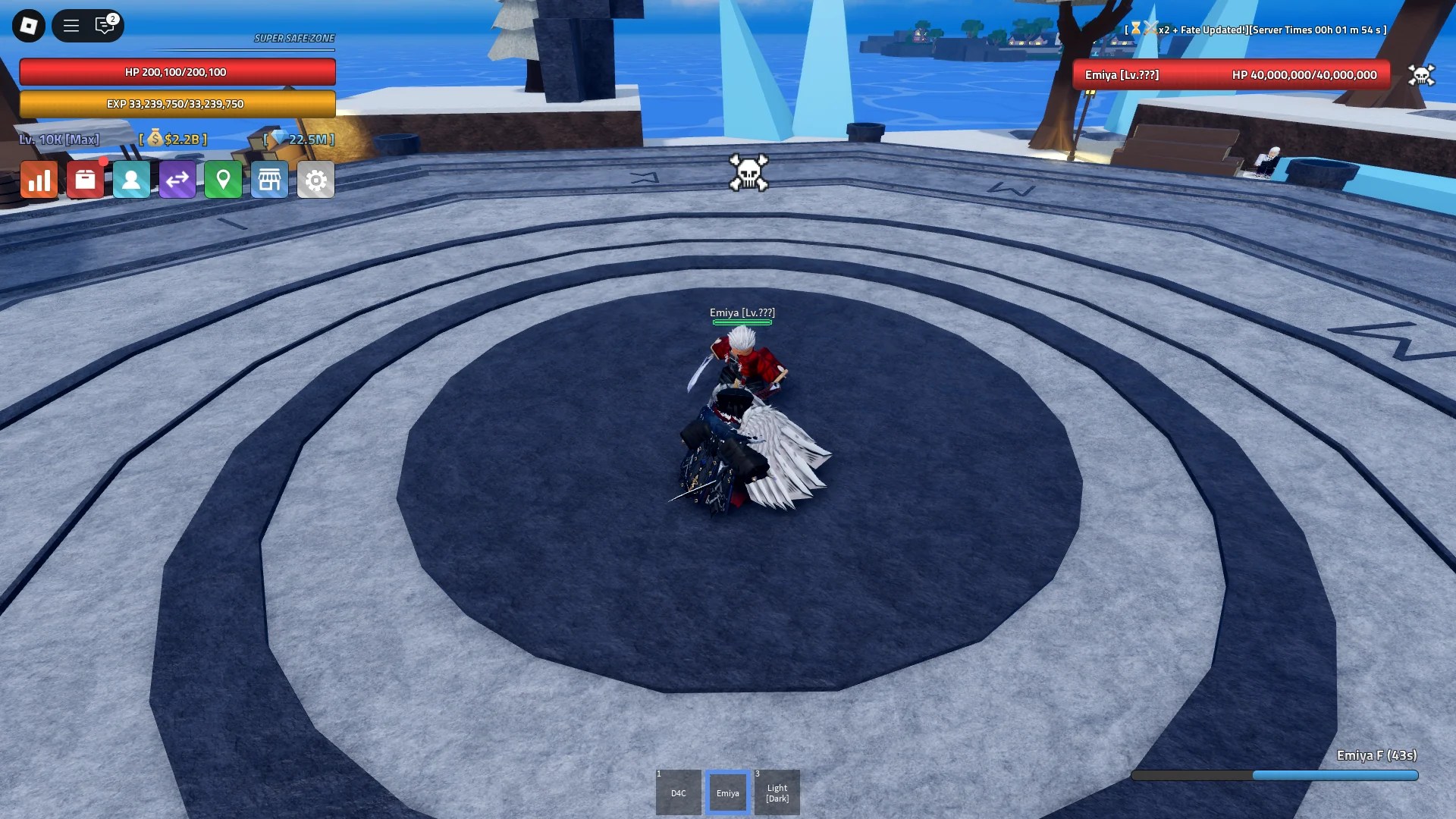This screenshot has width=1456, height=819.
Task: Open the stats bar chart icon
Action: [x=39, y=179]
